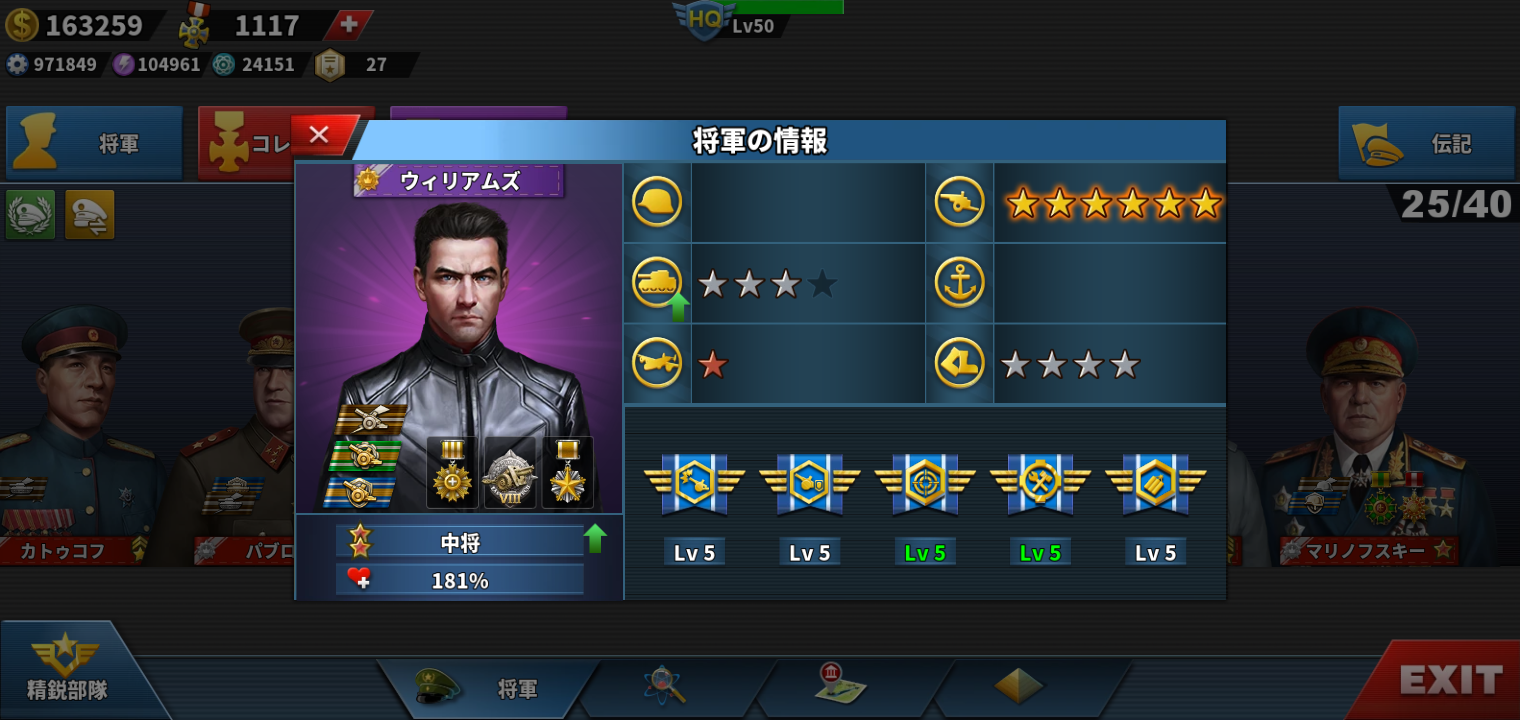
Task: Toggle the green wreath badge below the general tab
Action: point(29,215)
